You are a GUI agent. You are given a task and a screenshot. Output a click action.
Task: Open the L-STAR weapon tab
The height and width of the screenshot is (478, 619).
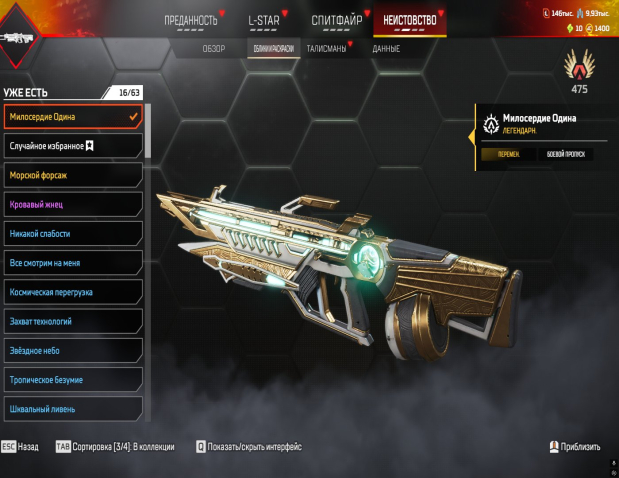(x=264, y=20)
